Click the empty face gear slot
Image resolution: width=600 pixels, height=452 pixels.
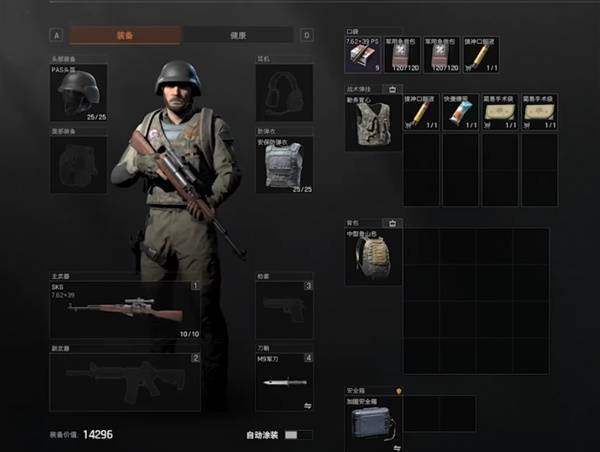[x=79, y=165]
